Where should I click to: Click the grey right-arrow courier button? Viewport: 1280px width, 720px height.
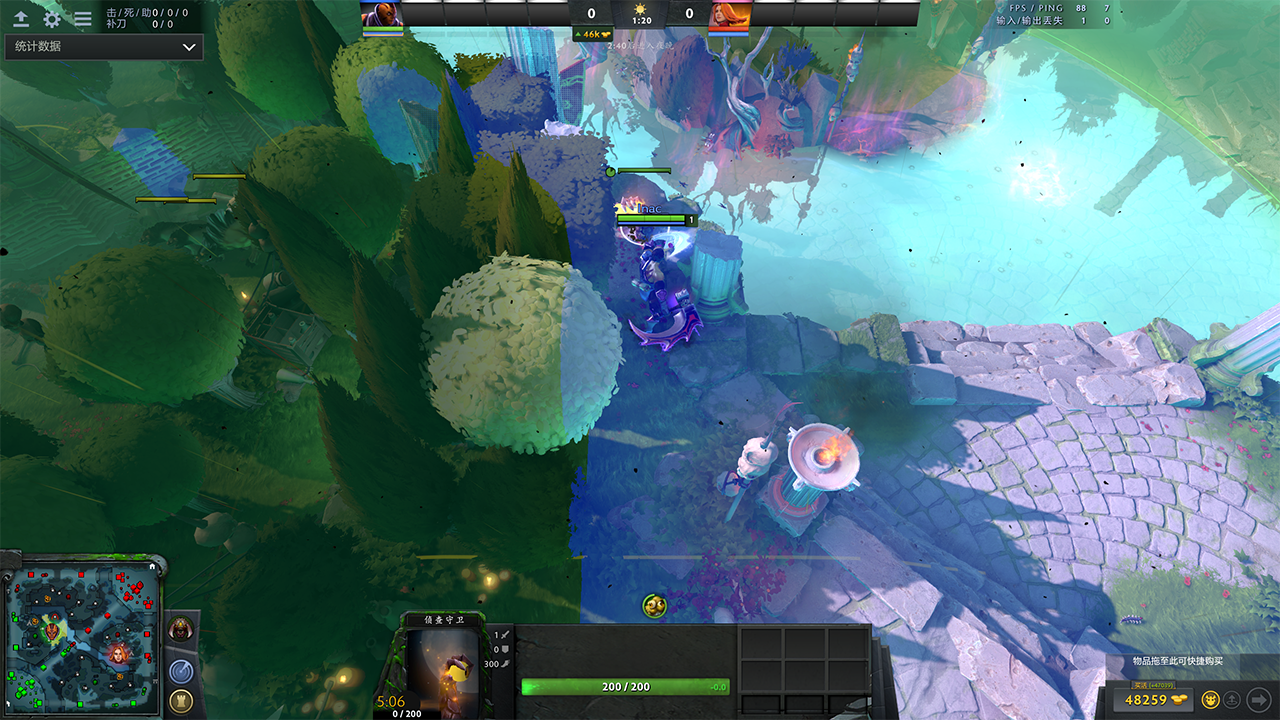[x=1259, y=699]
